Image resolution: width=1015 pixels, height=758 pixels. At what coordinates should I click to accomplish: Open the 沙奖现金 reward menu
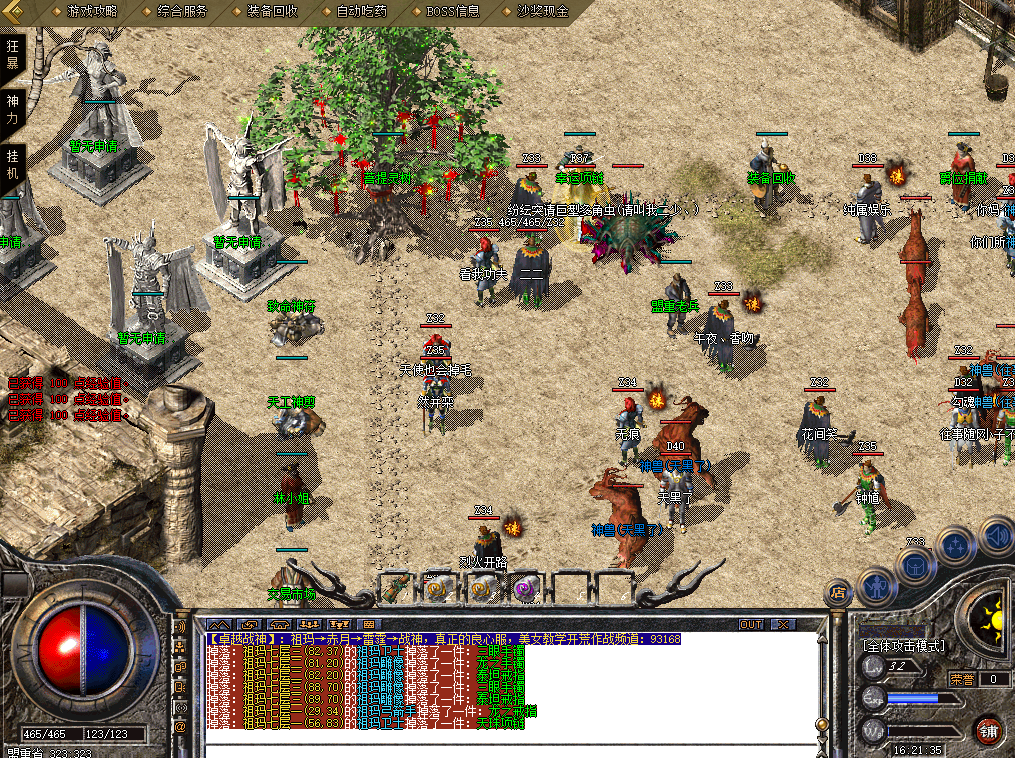543,12
